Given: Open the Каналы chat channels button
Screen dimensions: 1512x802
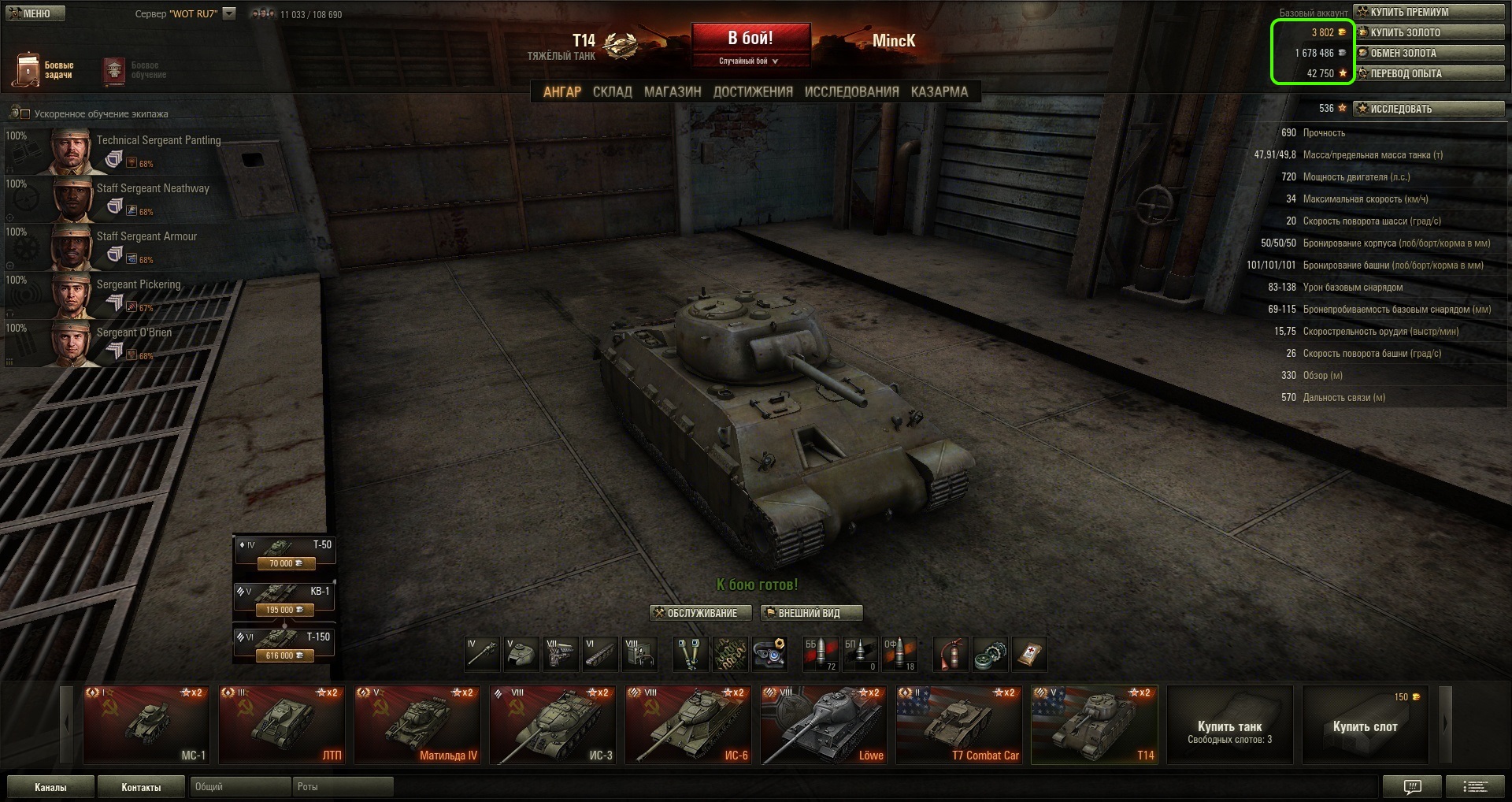Looking at the screenshot, I should click(50, 787).
